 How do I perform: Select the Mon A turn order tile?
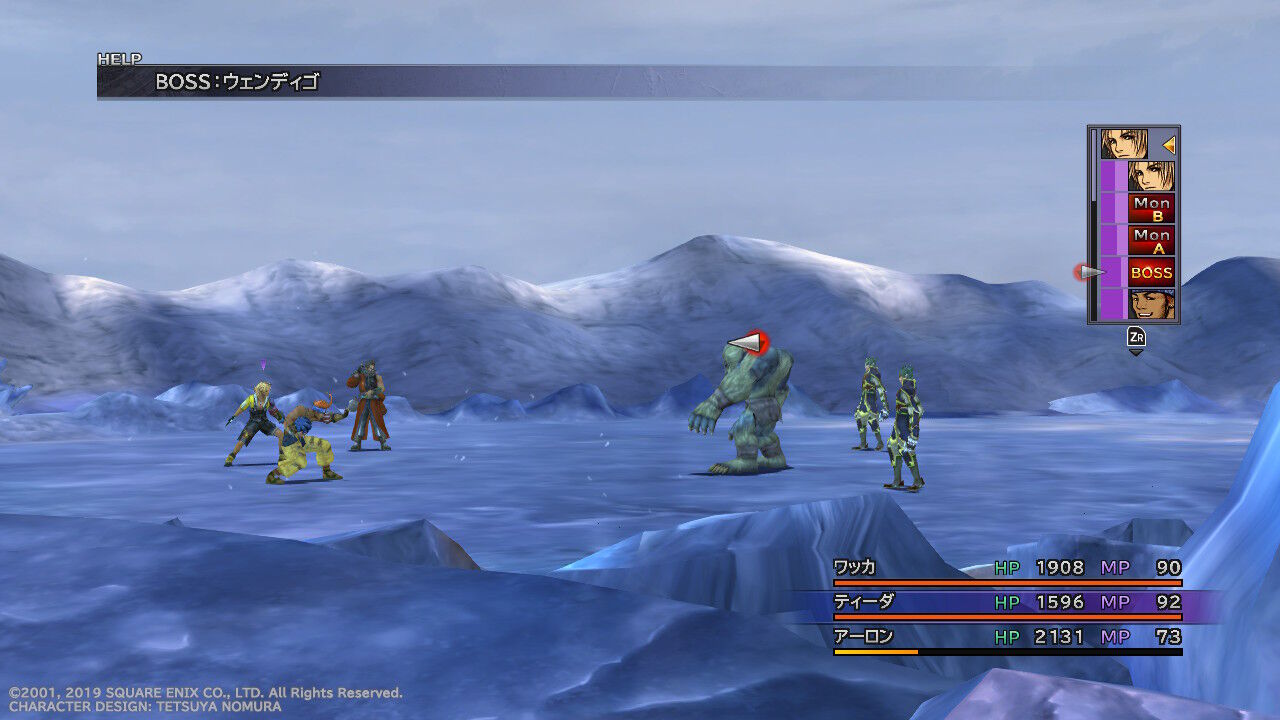coord(1151,240)
